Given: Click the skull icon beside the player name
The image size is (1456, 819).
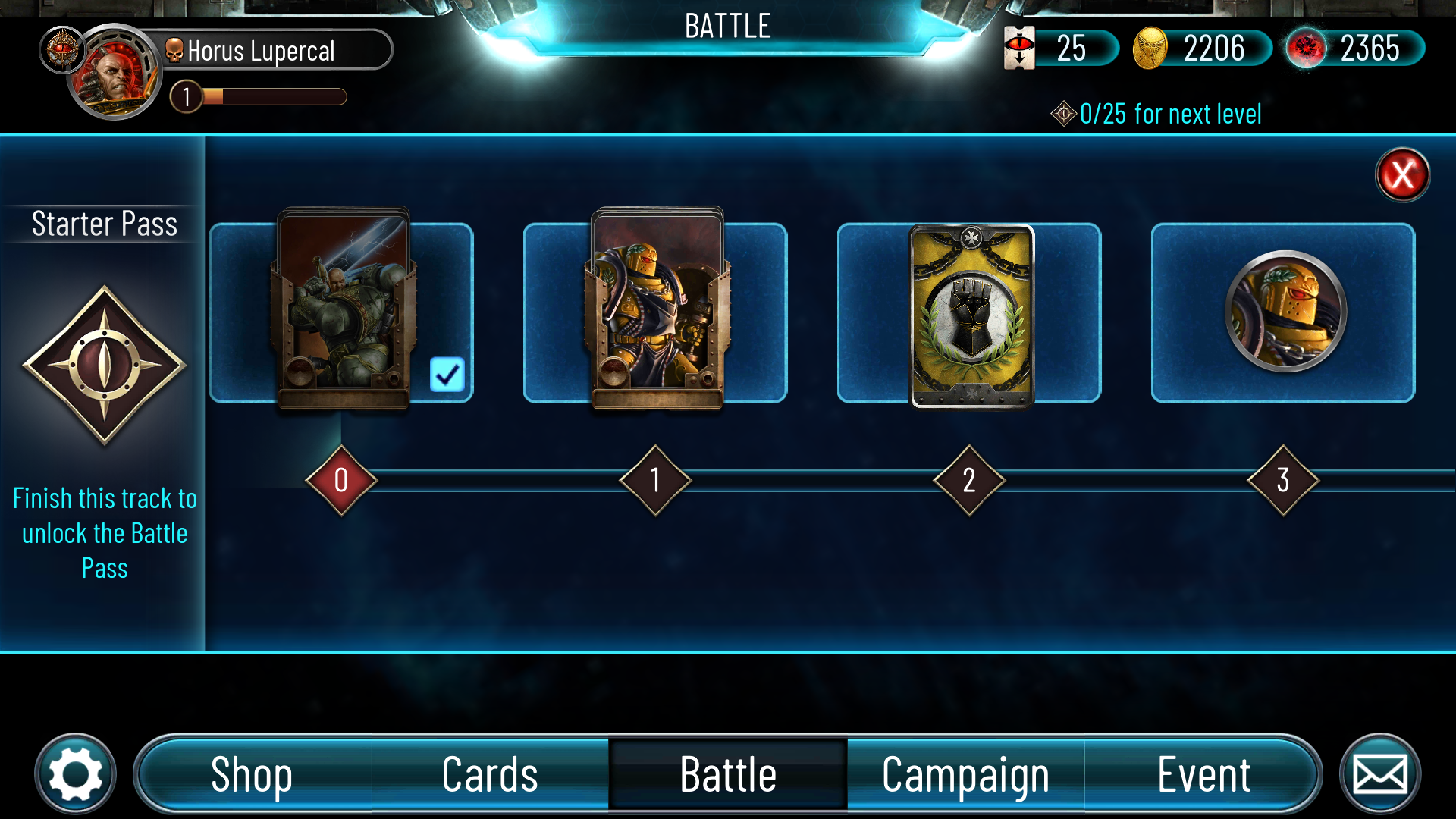Looking at the screenshot, I should pos(174,50).
